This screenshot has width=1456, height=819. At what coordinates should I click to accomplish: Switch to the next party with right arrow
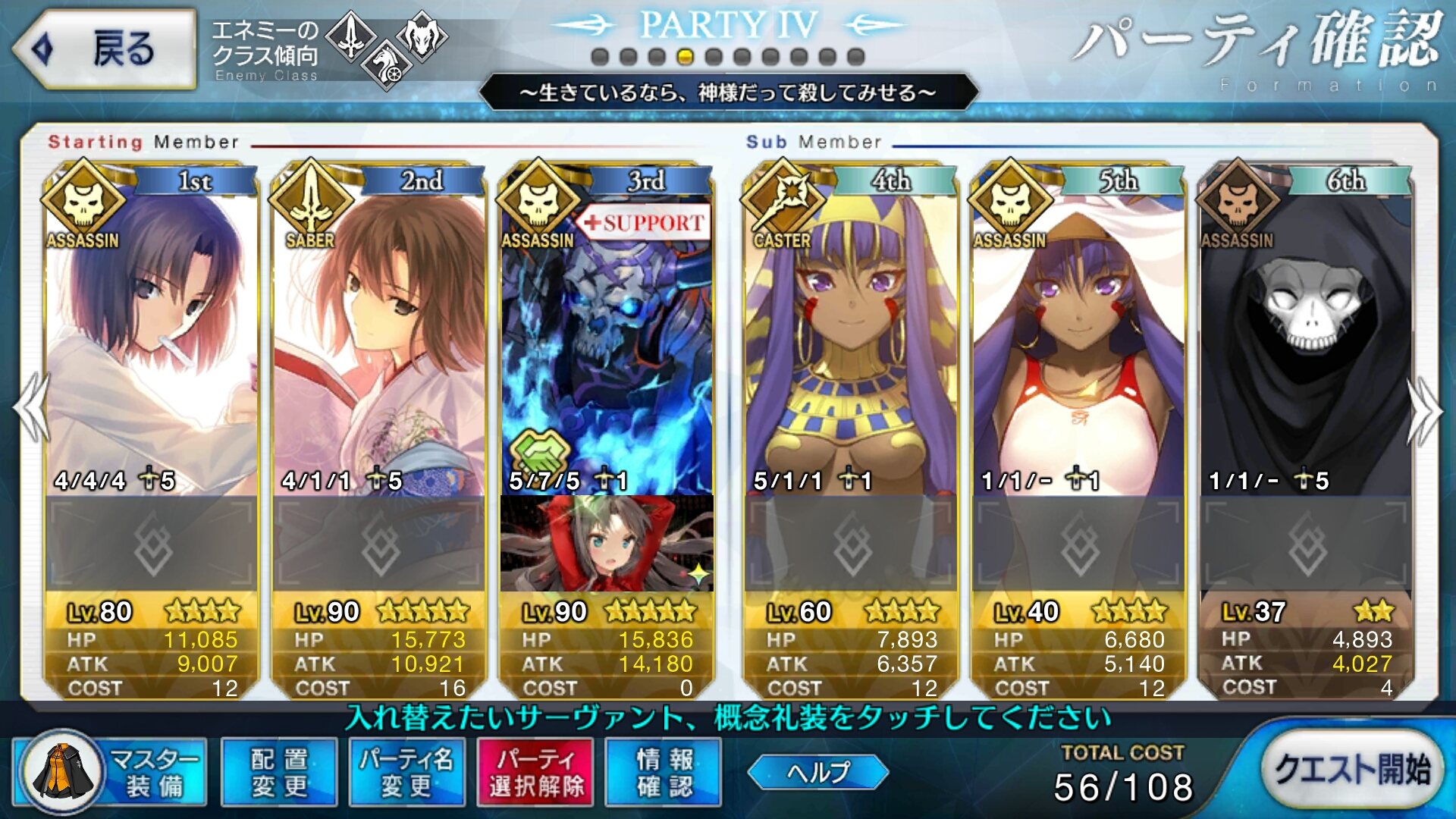click(x=1424, y=409)
